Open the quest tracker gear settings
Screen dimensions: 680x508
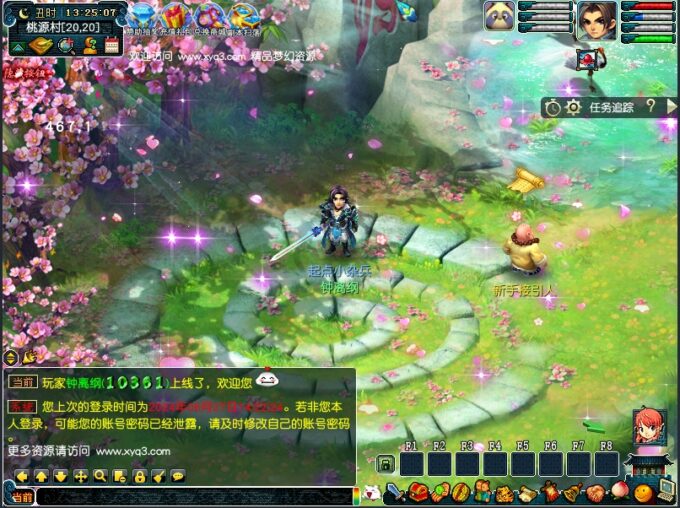[x=573, y=107]
